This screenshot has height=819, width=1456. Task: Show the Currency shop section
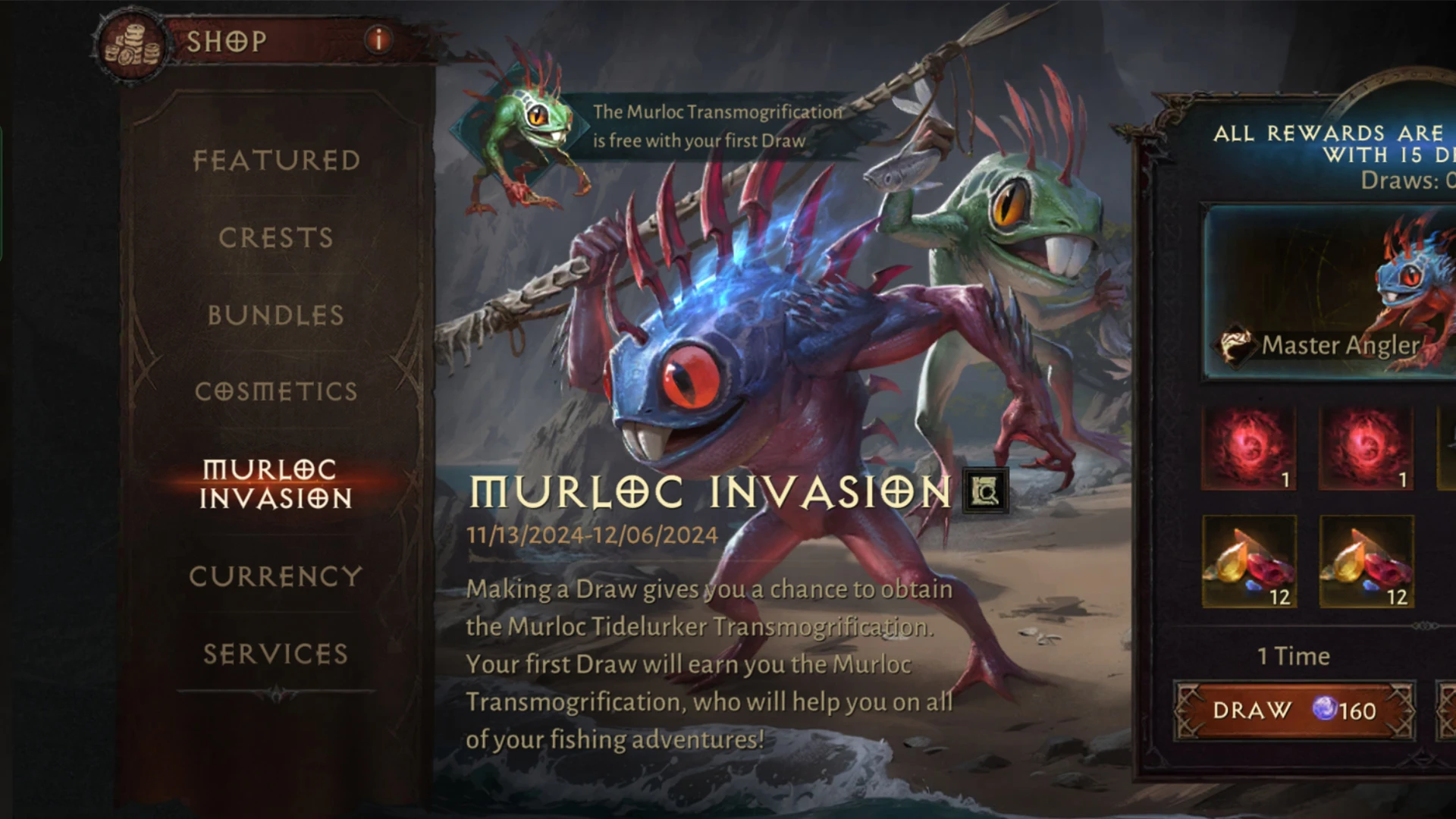click(276, 576)
